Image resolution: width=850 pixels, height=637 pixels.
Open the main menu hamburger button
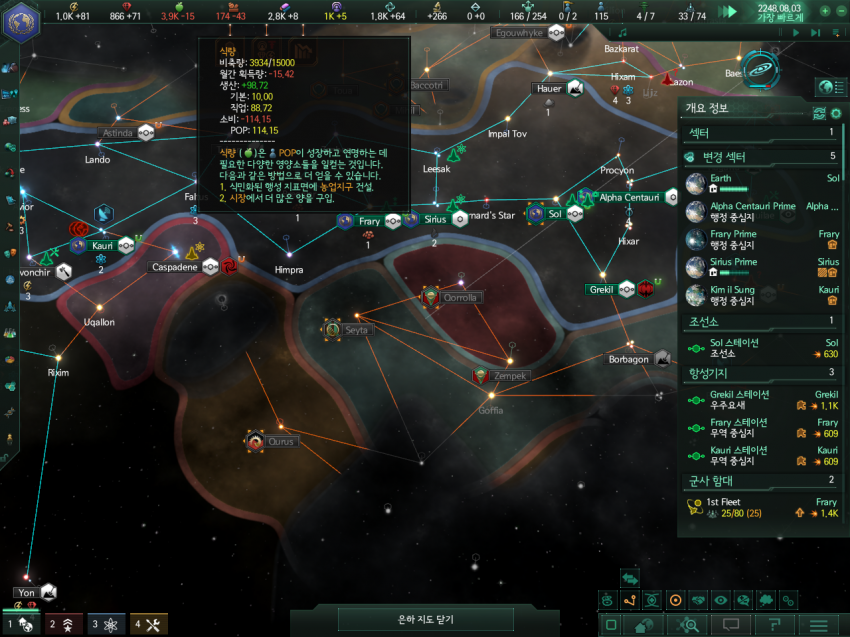coord(818,625)
